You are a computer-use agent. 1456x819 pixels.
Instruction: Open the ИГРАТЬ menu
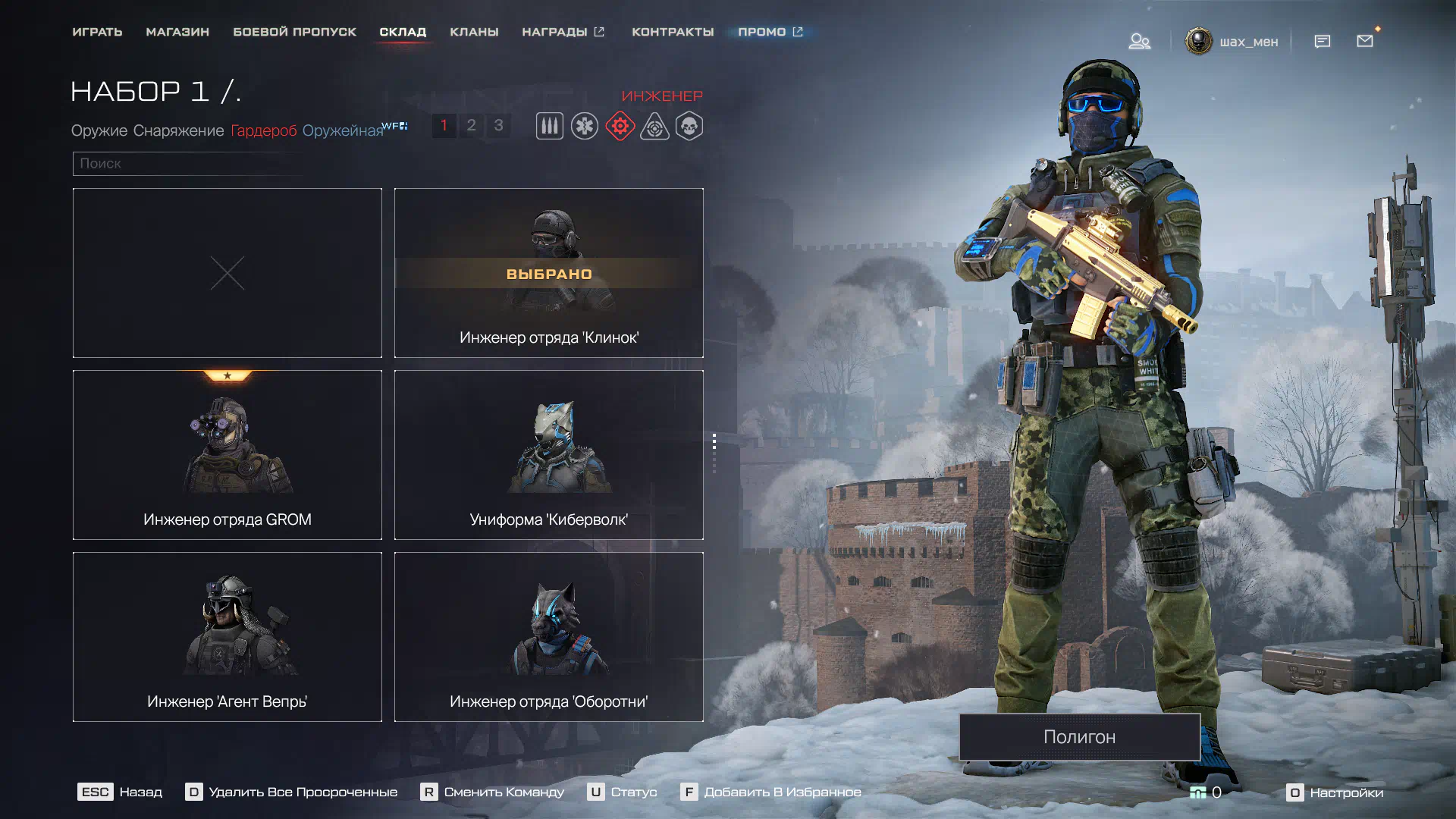[x=97, y=32]
